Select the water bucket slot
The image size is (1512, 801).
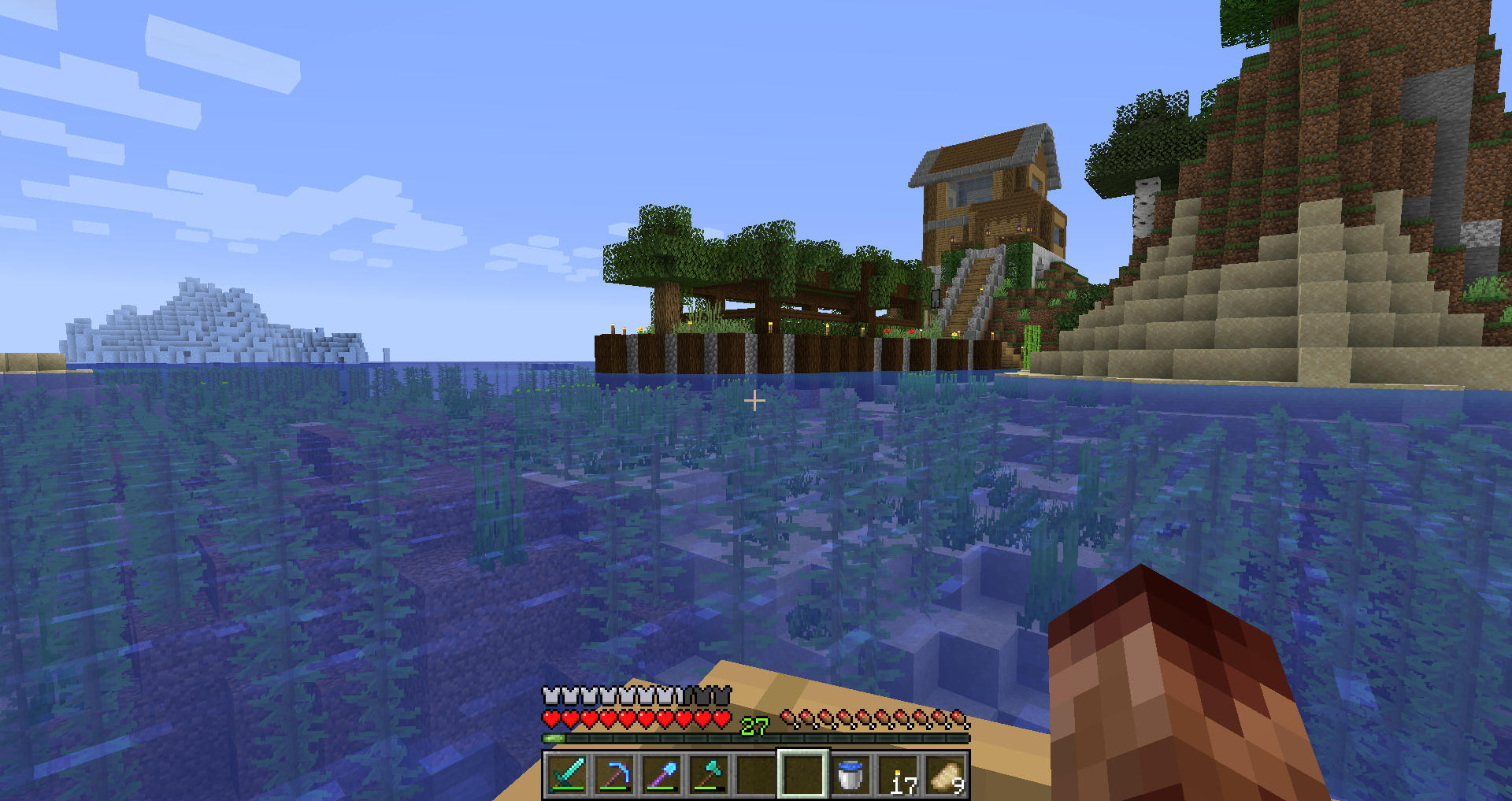coord(850,775)
